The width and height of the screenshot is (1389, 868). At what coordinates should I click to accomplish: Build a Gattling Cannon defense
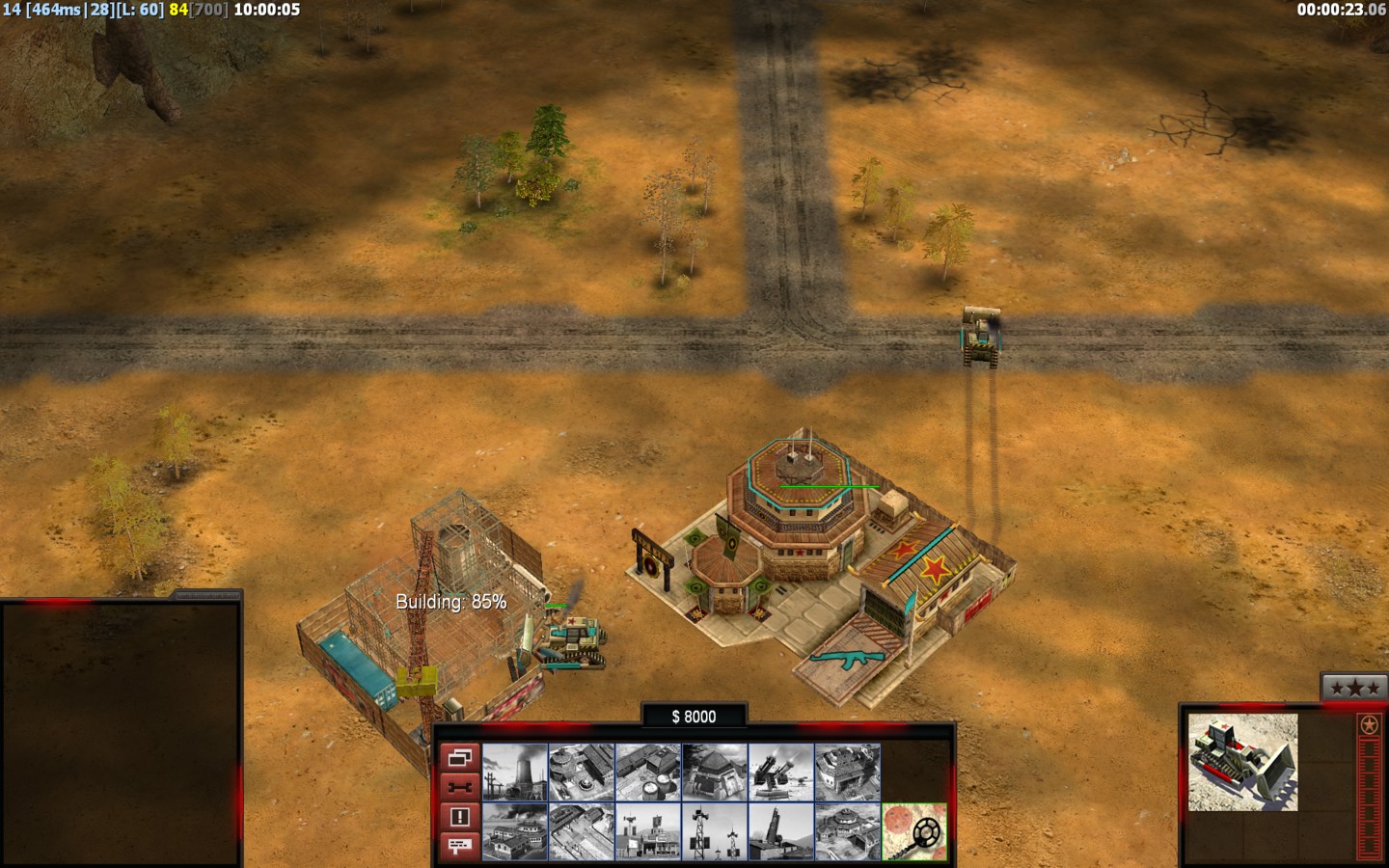point(781,772)
